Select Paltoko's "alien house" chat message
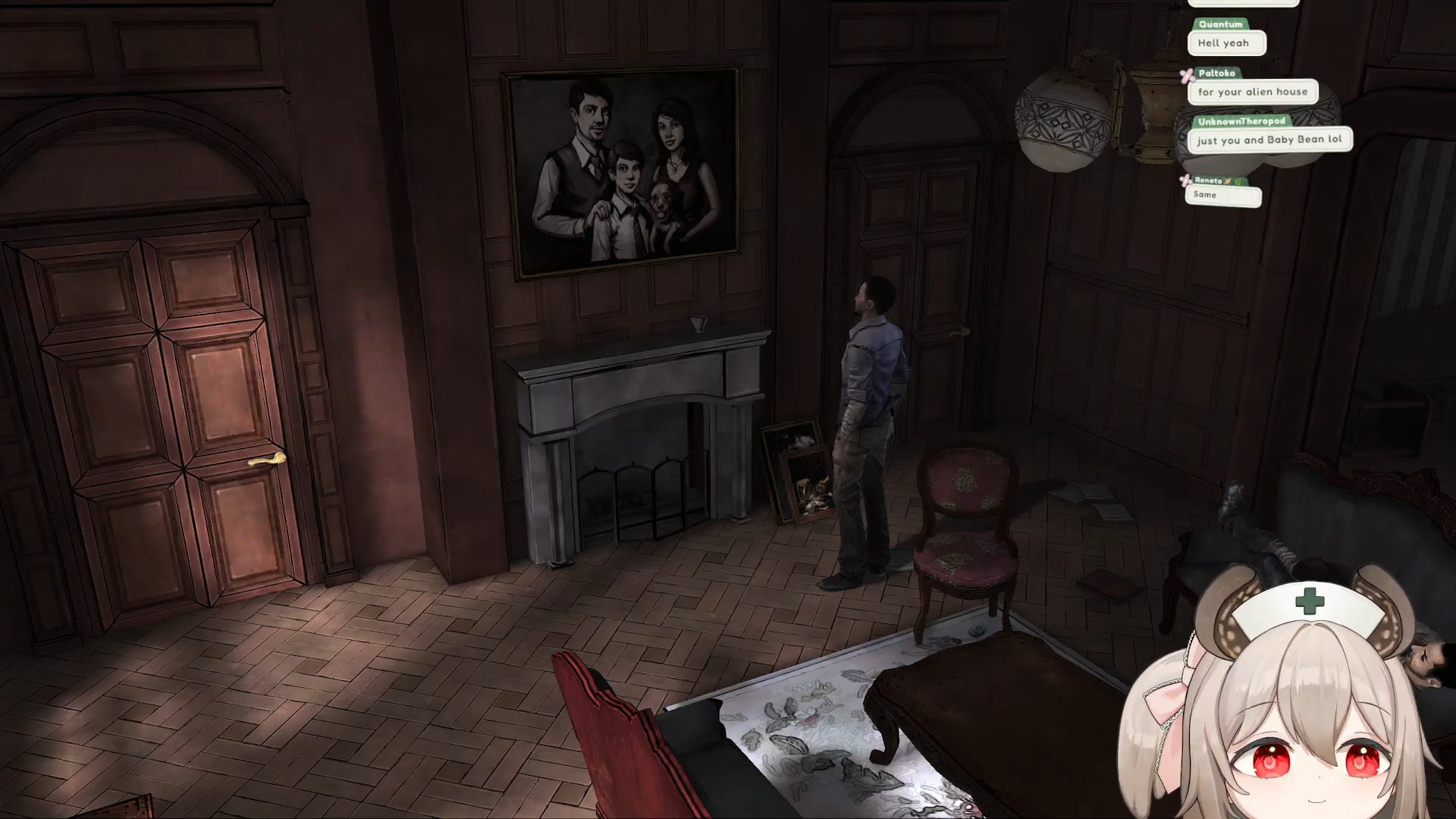1456x819 pixels. 1252,92
